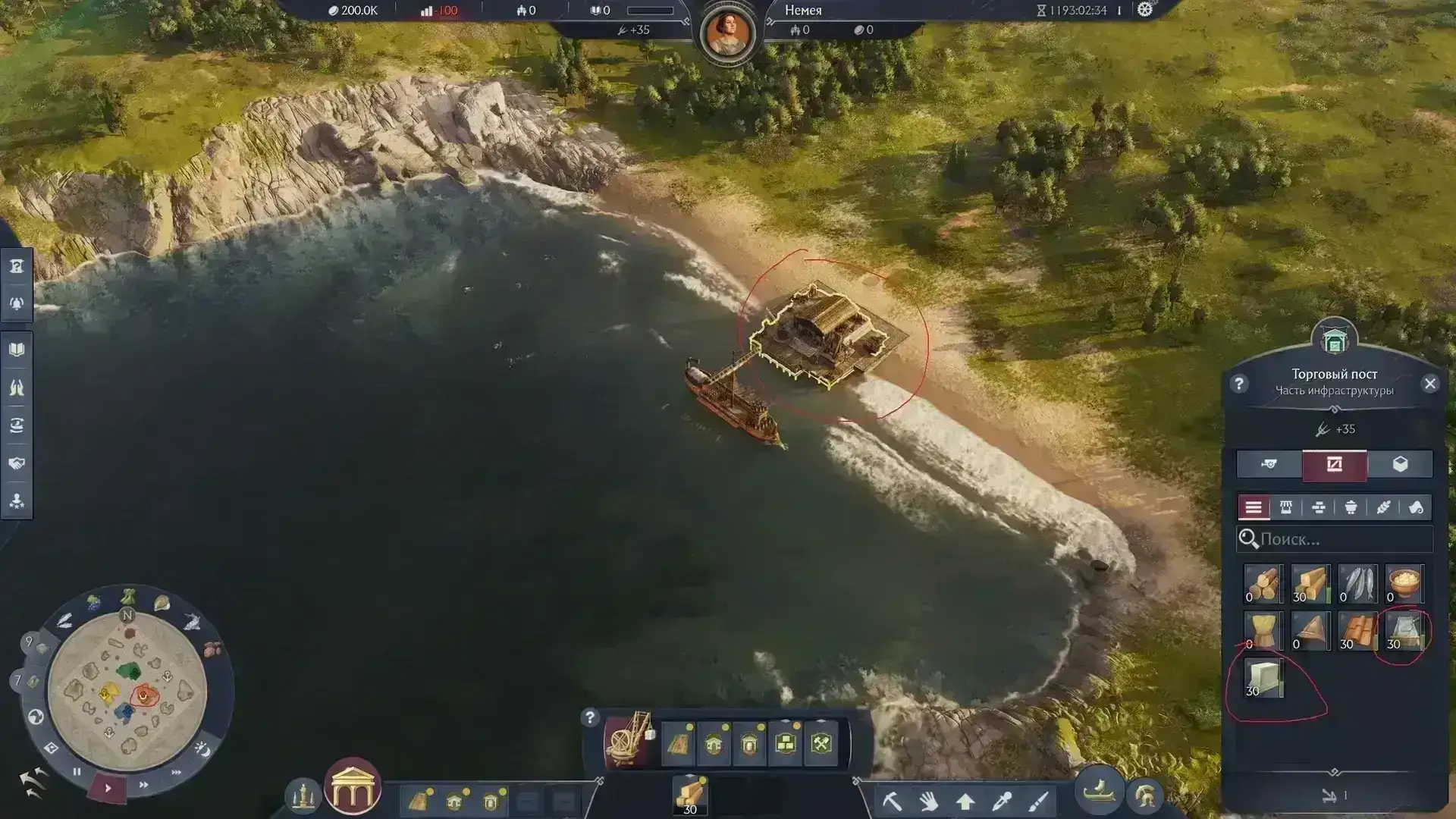Set game speed to double fast-forward
Screen dimensions: 1456x819
143,785
